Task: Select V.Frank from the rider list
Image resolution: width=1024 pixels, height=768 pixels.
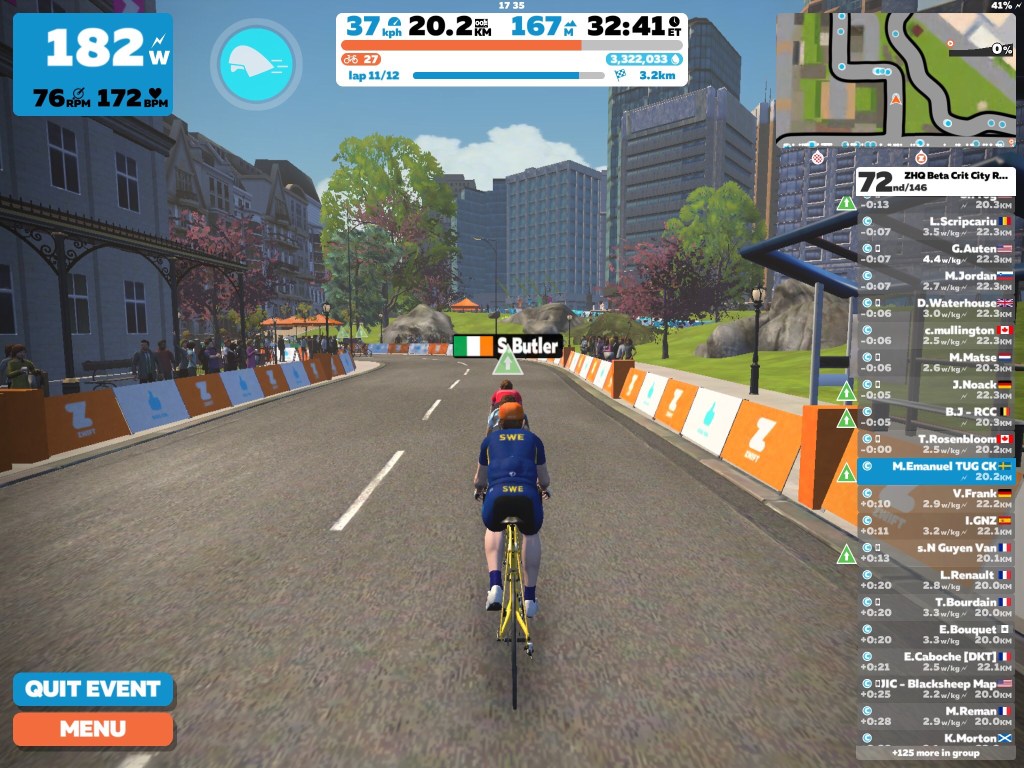Action: click(936, 498)
